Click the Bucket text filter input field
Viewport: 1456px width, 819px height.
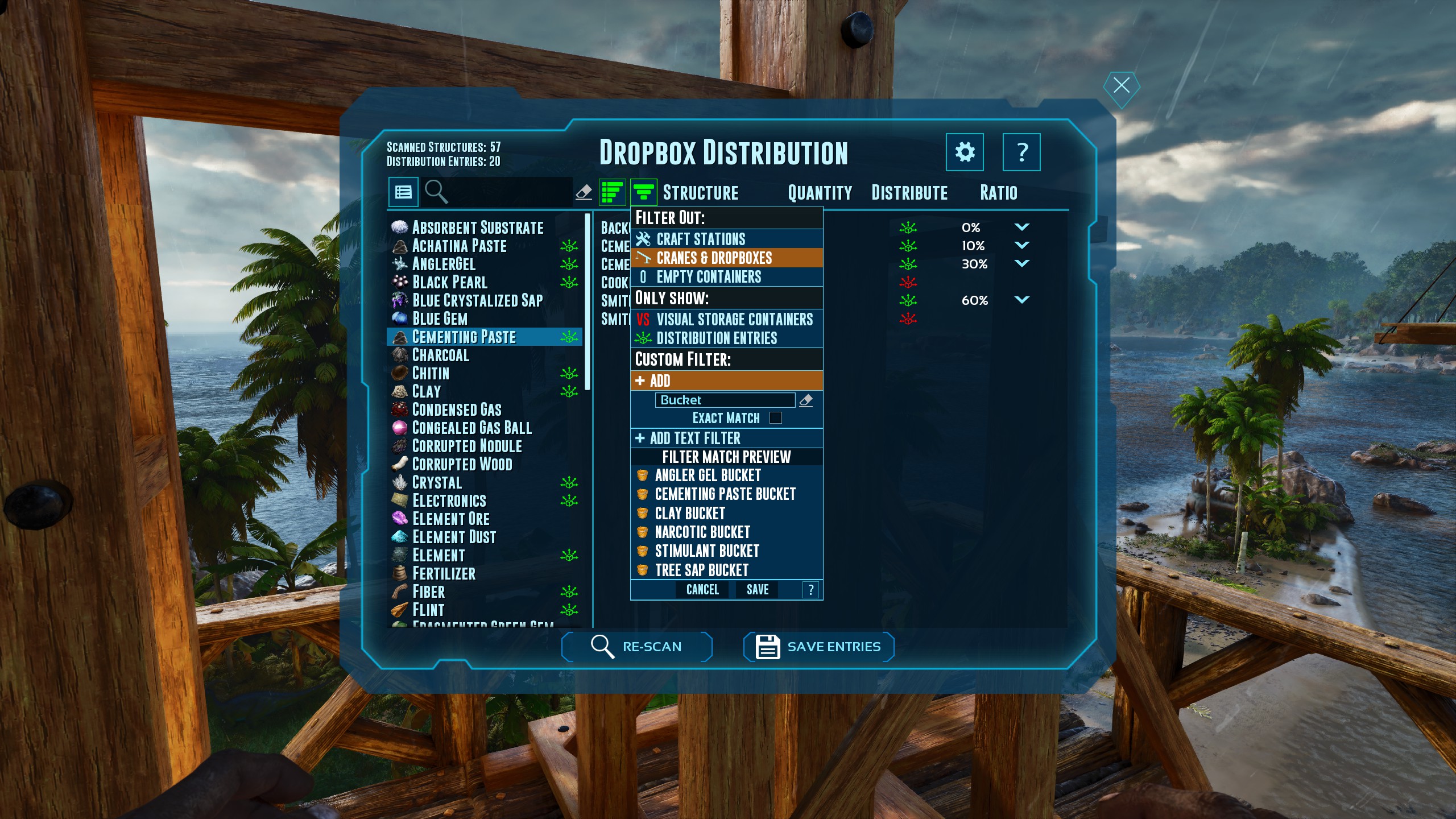726,400
